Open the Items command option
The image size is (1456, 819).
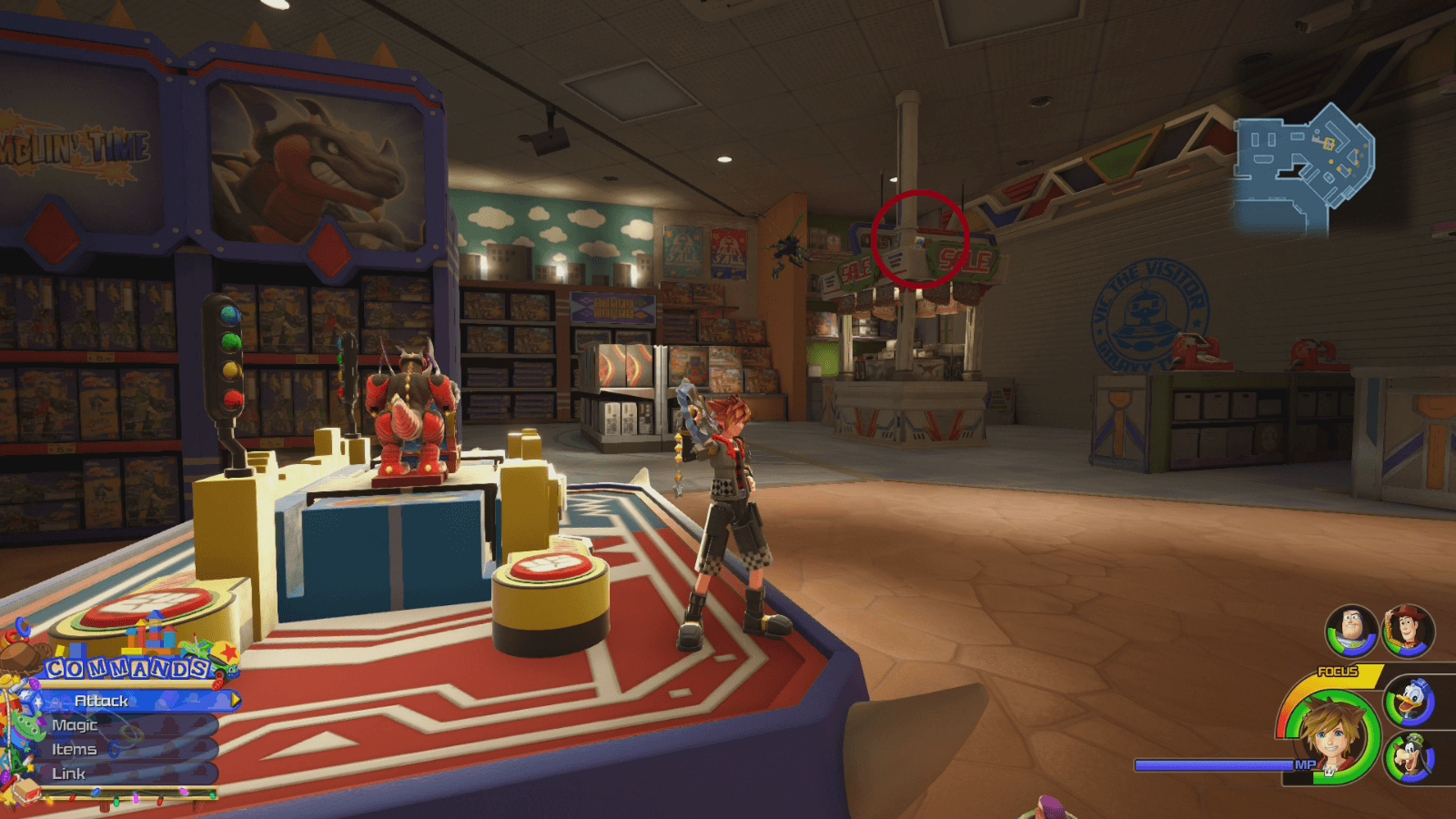[x=76, y=749]
